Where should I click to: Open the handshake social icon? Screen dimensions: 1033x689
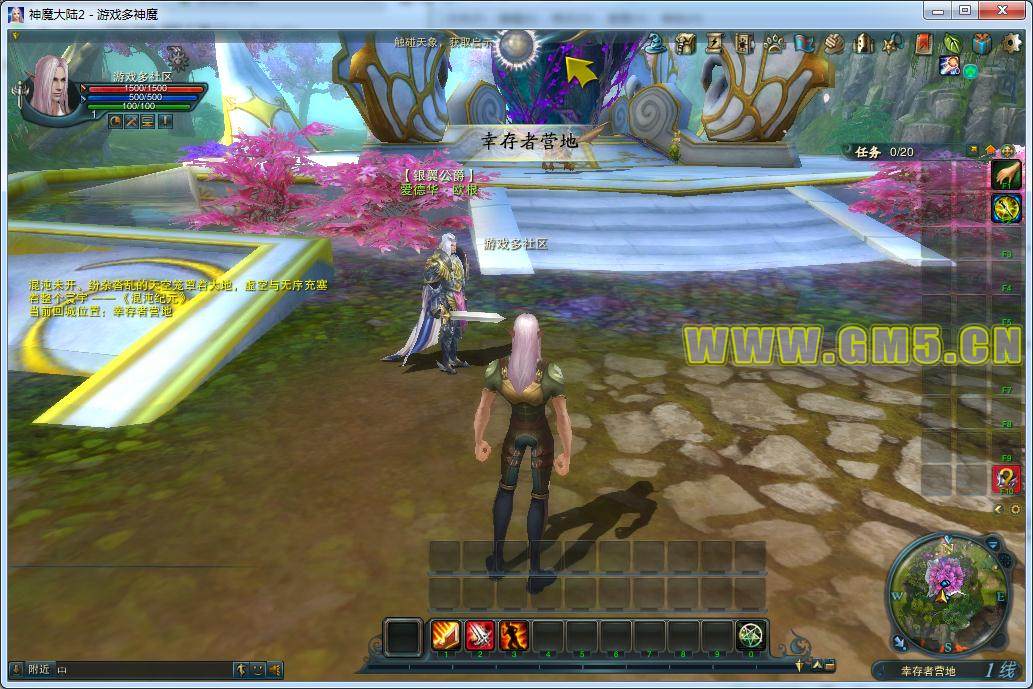click(x=834, y=43)
